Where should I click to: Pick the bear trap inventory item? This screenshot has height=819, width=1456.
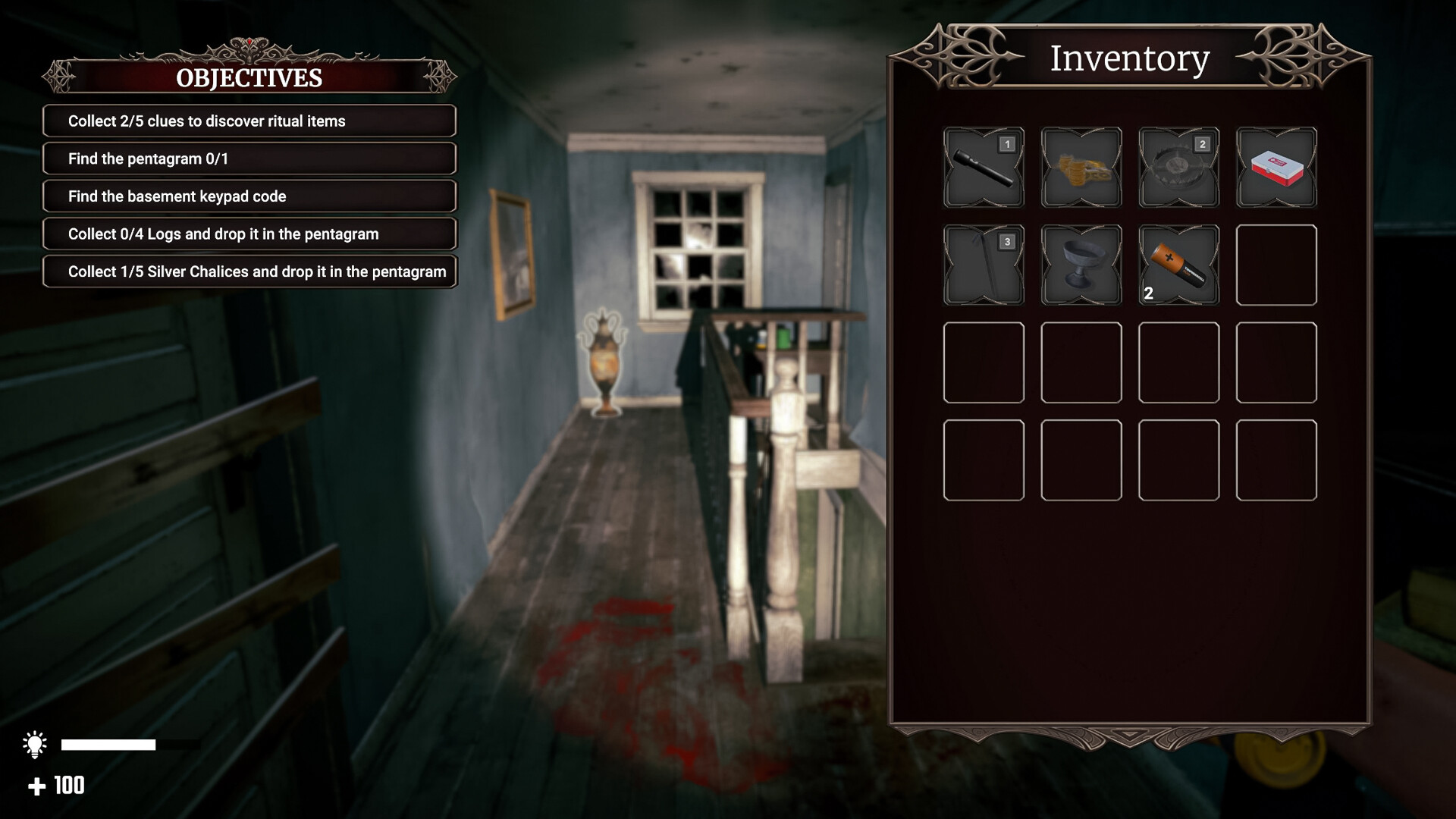[x=1178, y=168]
